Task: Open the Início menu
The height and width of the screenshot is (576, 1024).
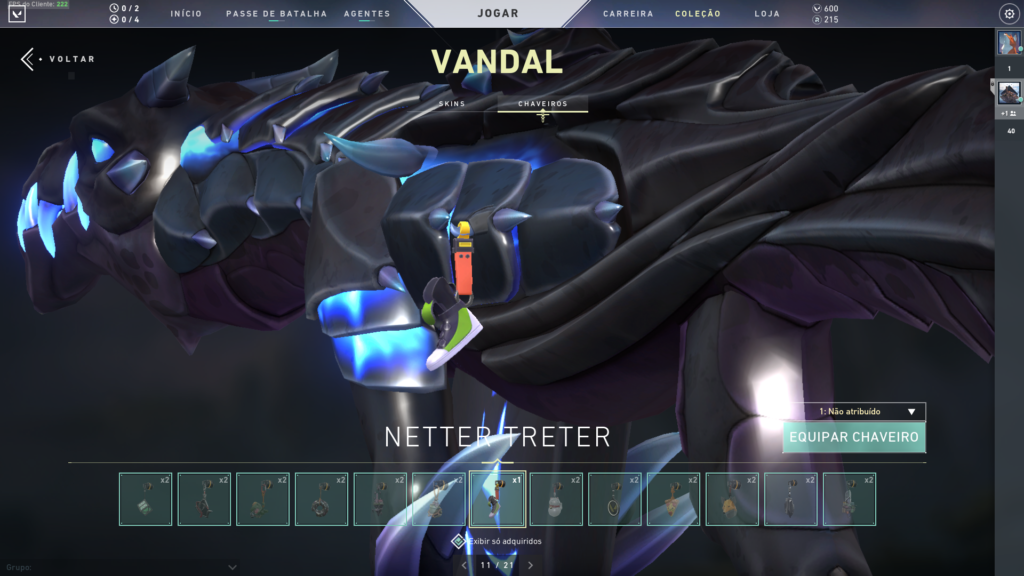Action: coord(186,14)
